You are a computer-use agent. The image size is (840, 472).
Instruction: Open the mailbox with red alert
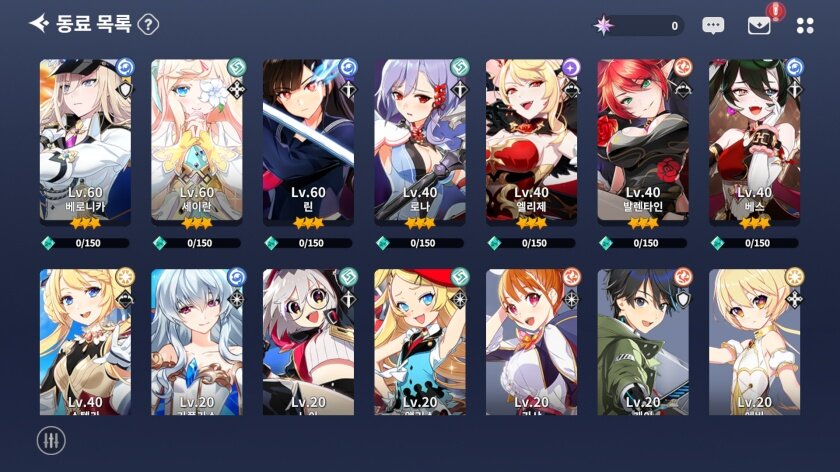point(760,26)
